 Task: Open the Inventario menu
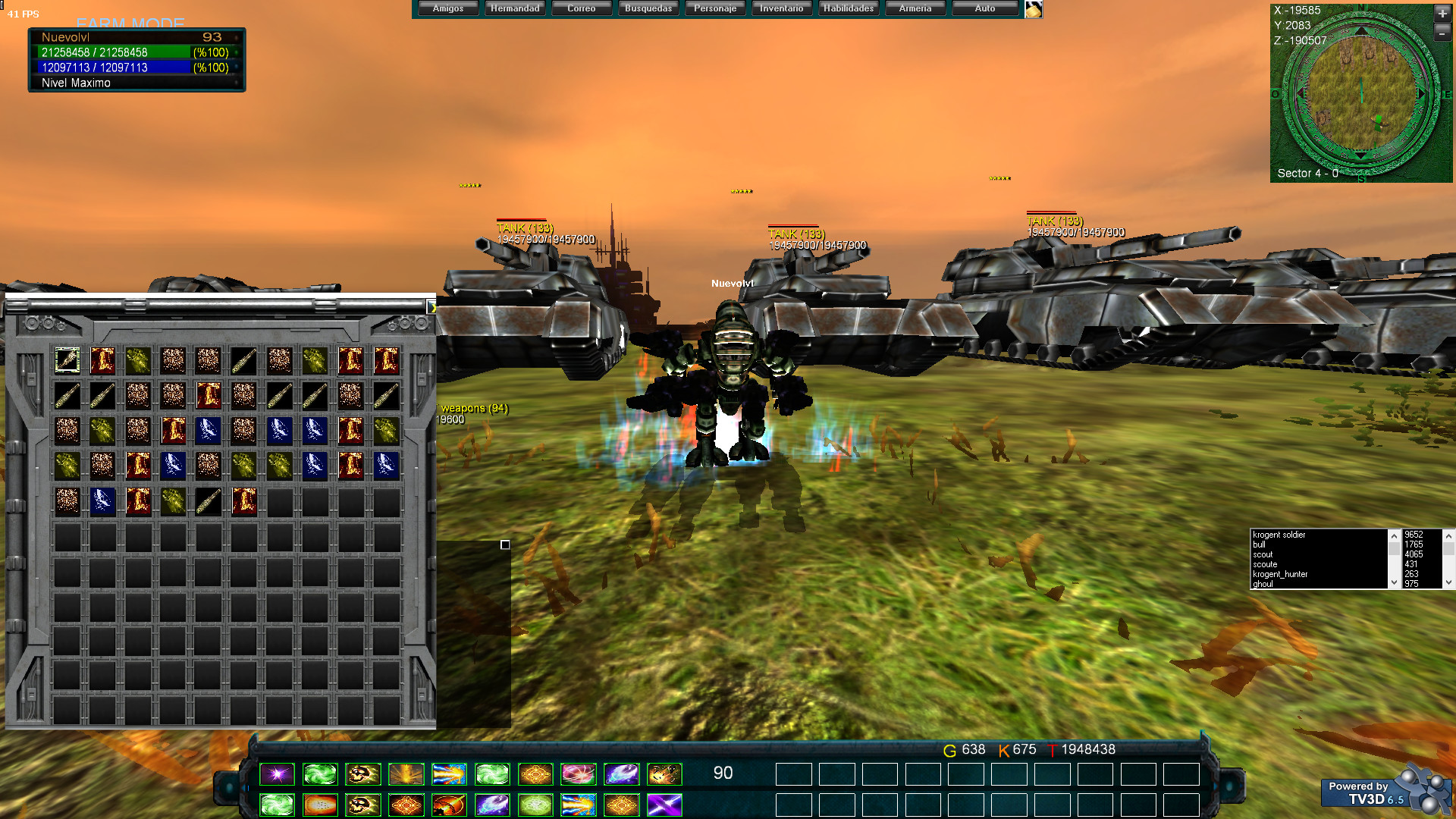point(781,8)
